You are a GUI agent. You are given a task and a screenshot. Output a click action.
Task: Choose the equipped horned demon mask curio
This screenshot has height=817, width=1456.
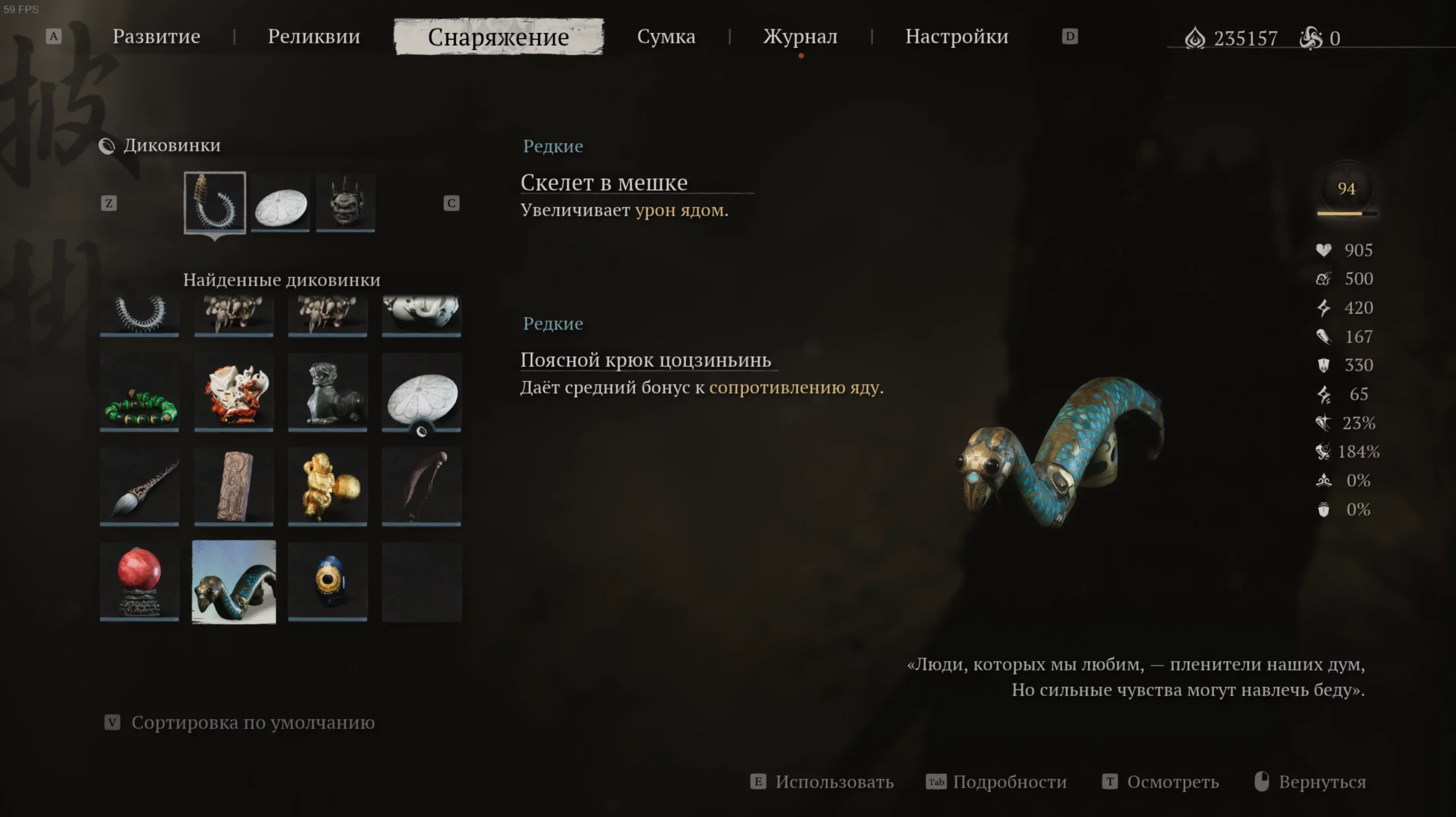click(345, 202)
